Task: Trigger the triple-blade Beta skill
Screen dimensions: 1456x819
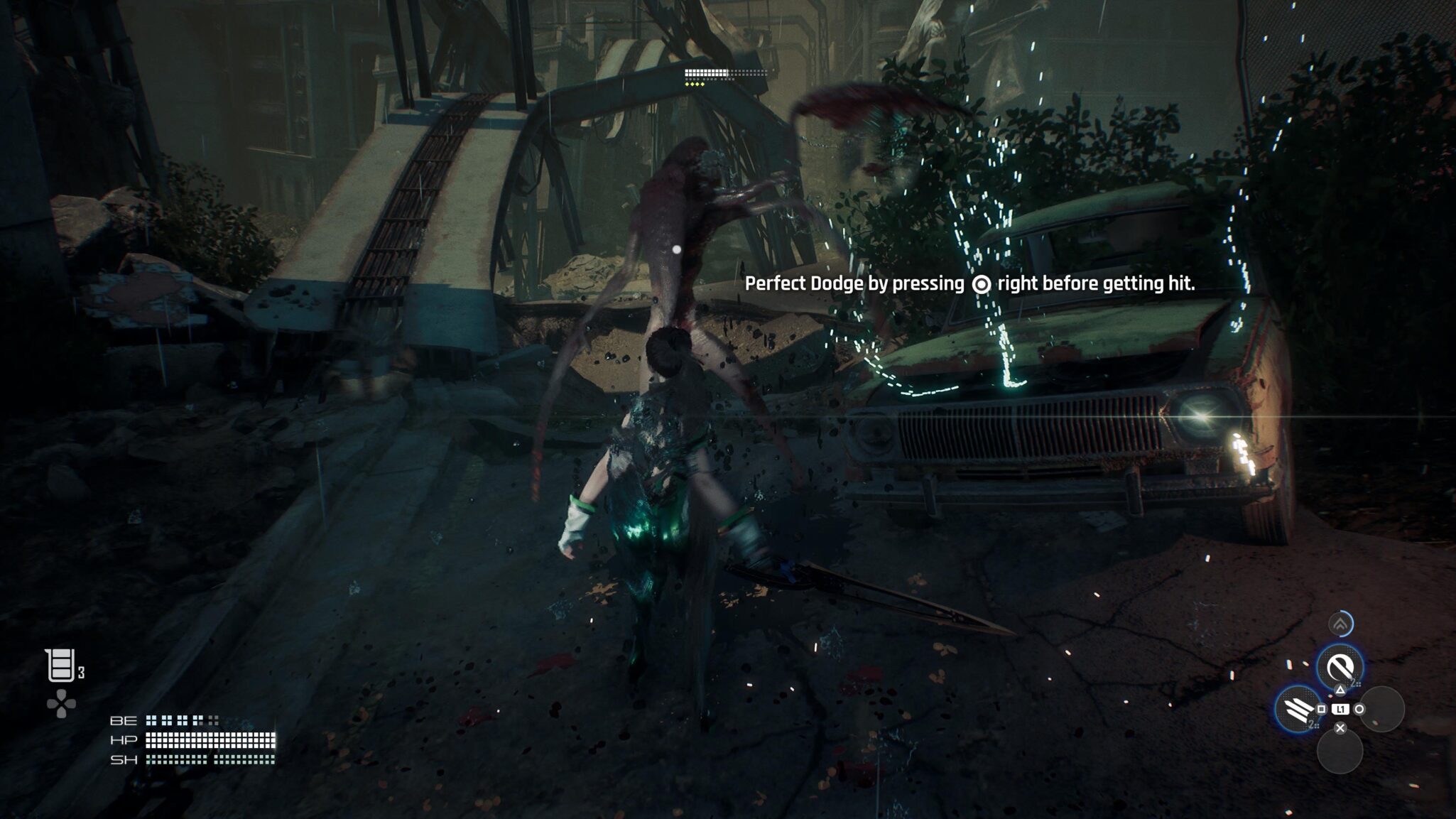Action: [1297, 708]
